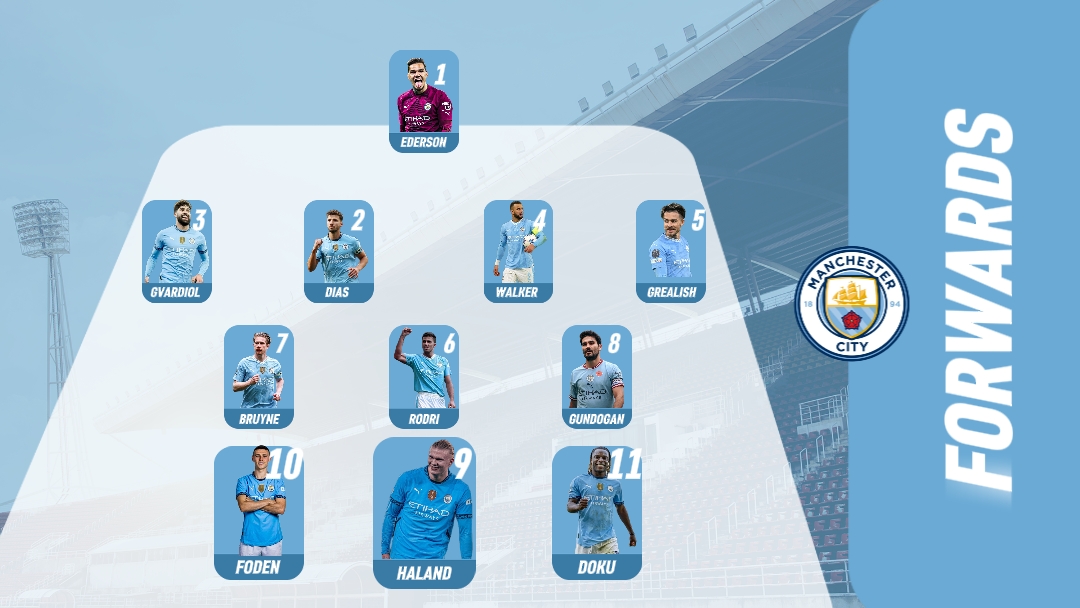Click the Grealish number 5 card

click(x=671, y=250)
